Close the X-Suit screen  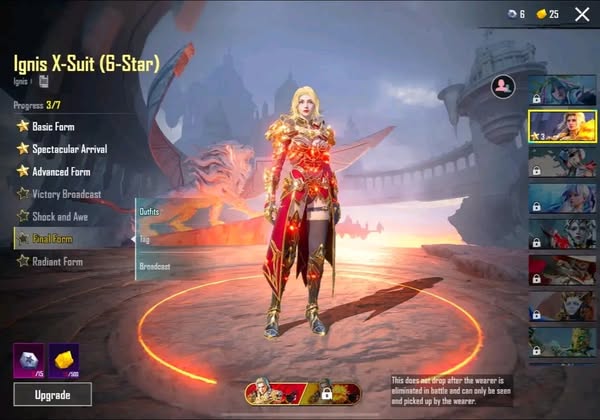point(582,13)
